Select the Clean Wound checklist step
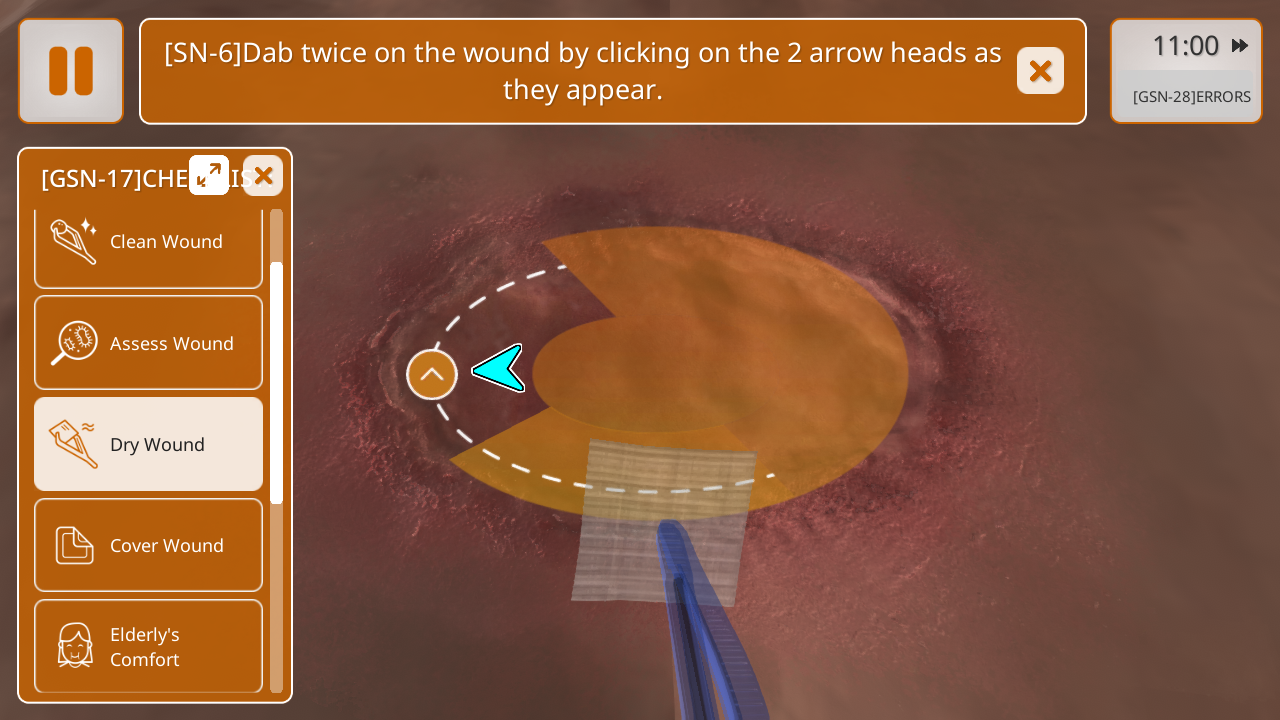The image size is (1280, 720). 148,242
